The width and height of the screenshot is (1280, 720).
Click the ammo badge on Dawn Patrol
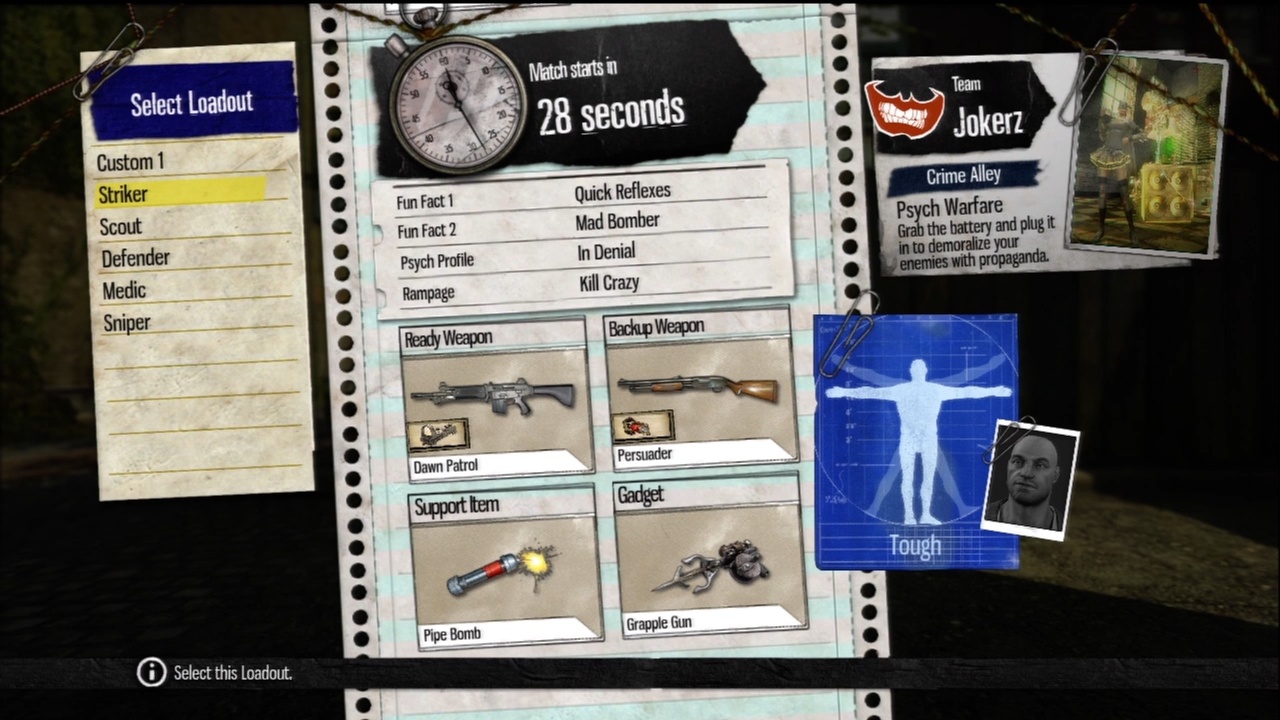pyautogui.click(x=440, y=430)
